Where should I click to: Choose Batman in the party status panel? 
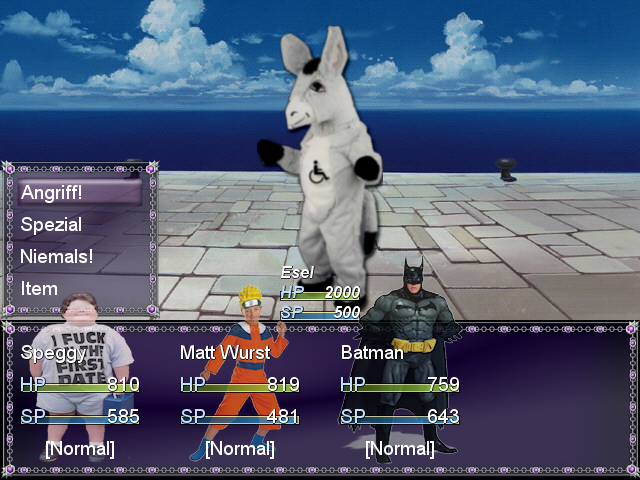[x=372, y=352]
